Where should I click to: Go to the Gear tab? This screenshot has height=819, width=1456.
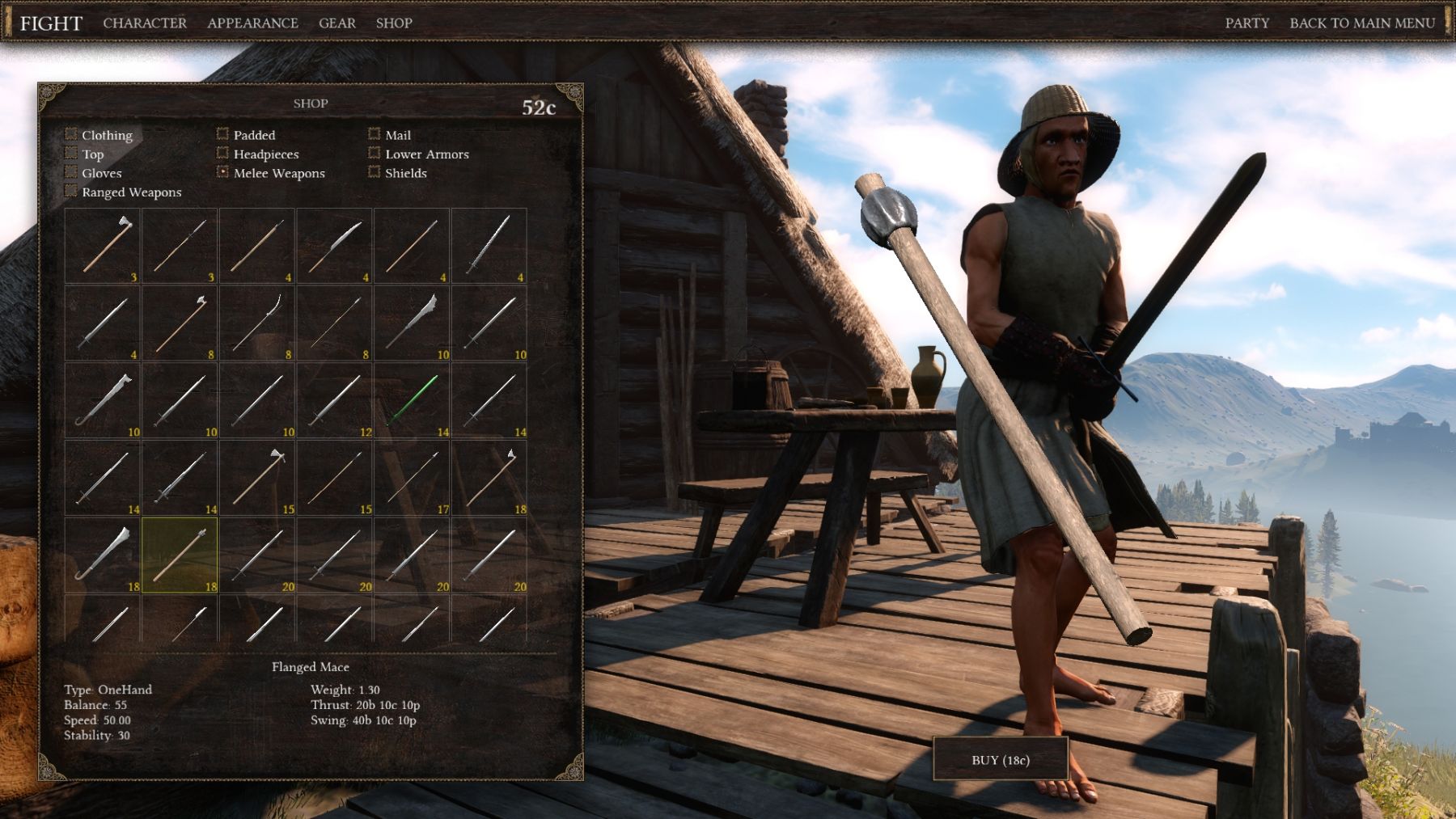[336, 23]
